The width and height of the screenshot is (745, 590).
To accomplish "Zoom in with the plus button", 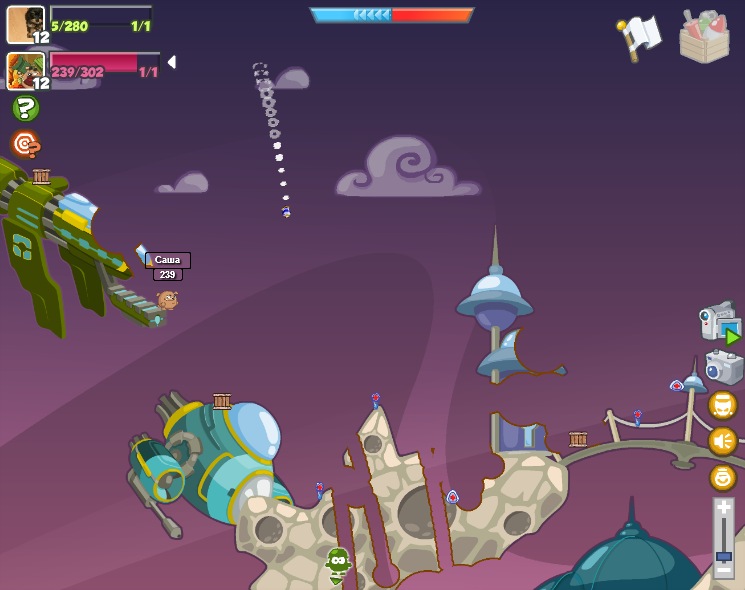I will pyautogui.click(x=723, y=508).
